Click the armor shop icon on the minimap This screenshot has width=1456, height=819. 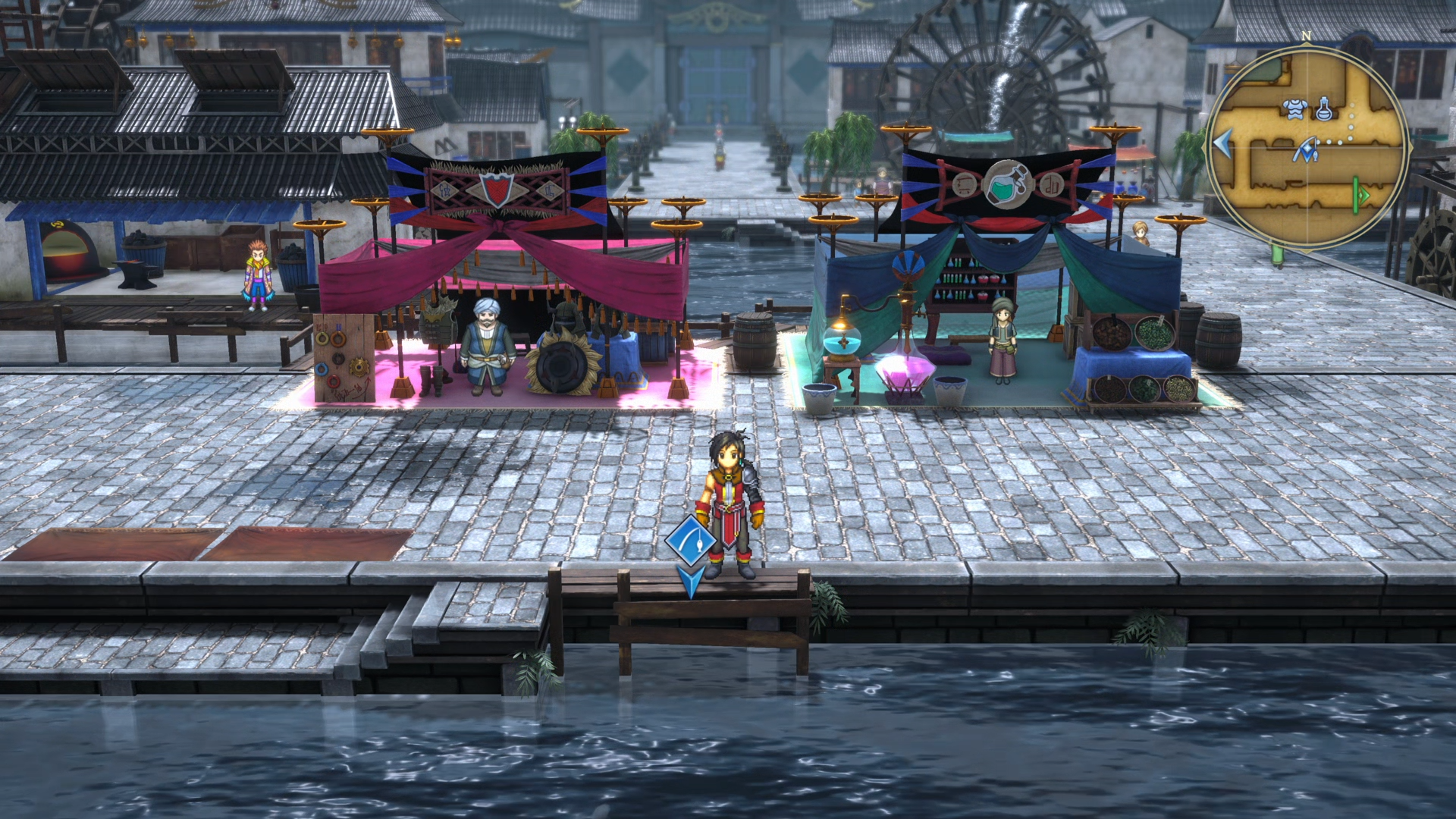[x=1294, y=108]
